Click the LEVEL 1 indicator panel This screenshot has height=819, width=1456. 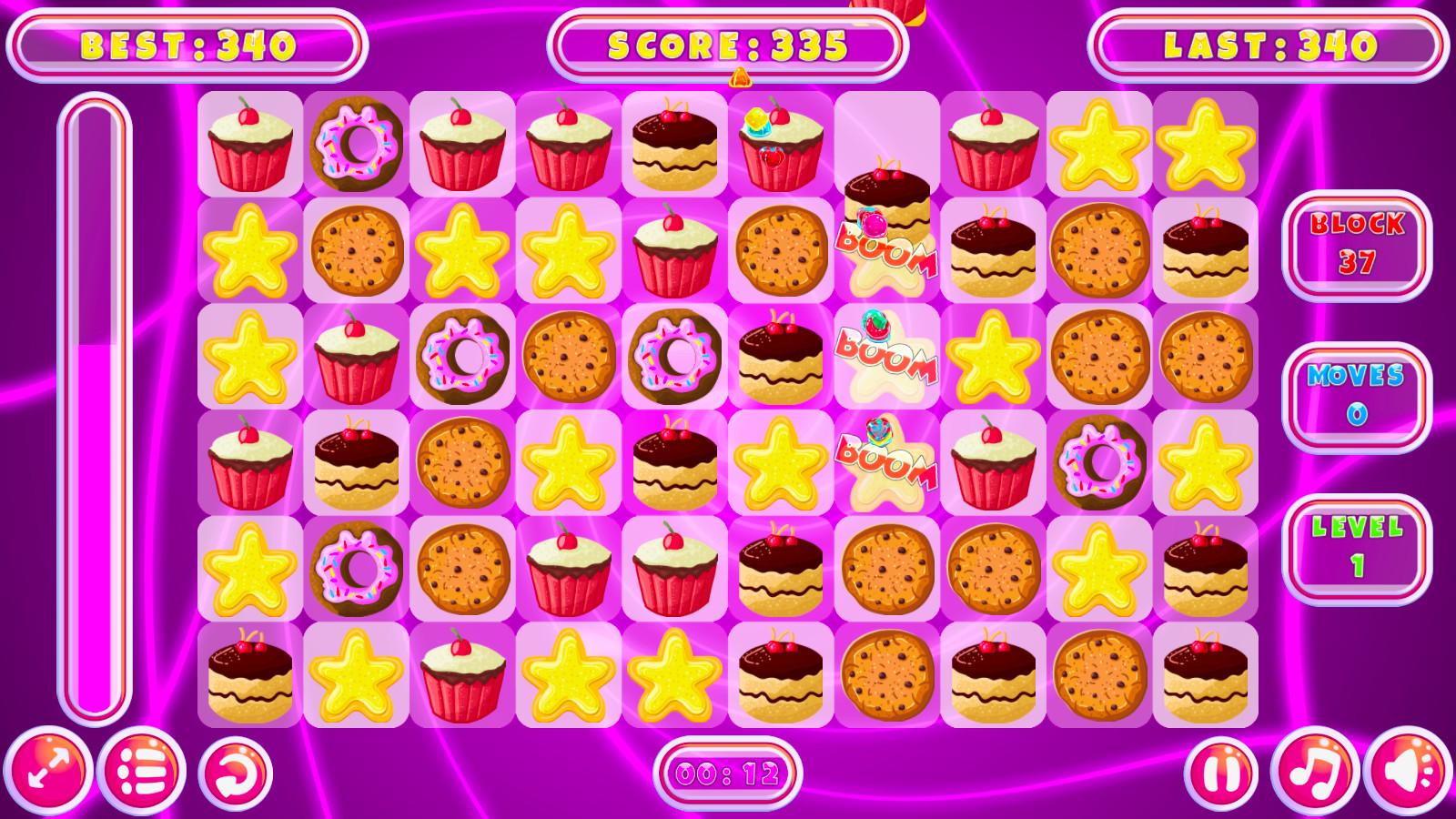click(x=1356, y=546)
